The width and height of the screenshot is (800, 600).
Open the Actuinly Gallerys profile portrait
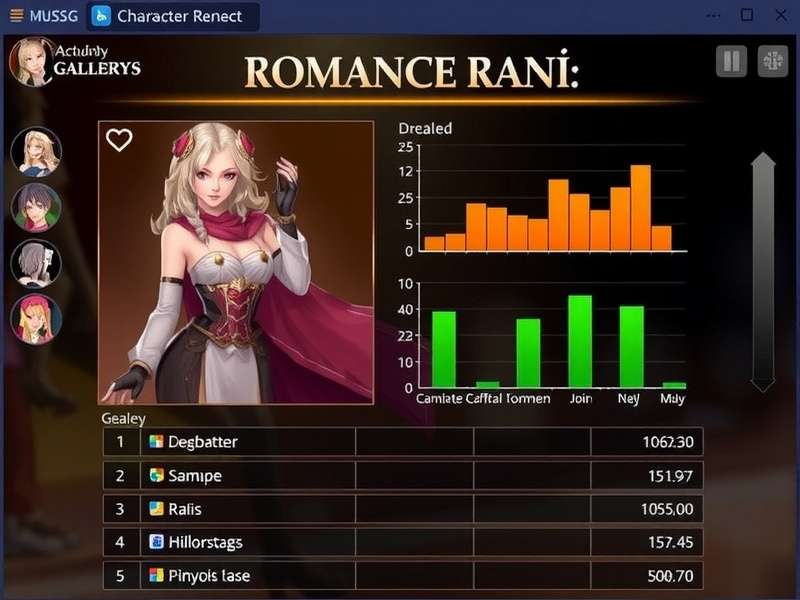pos(30,60)
